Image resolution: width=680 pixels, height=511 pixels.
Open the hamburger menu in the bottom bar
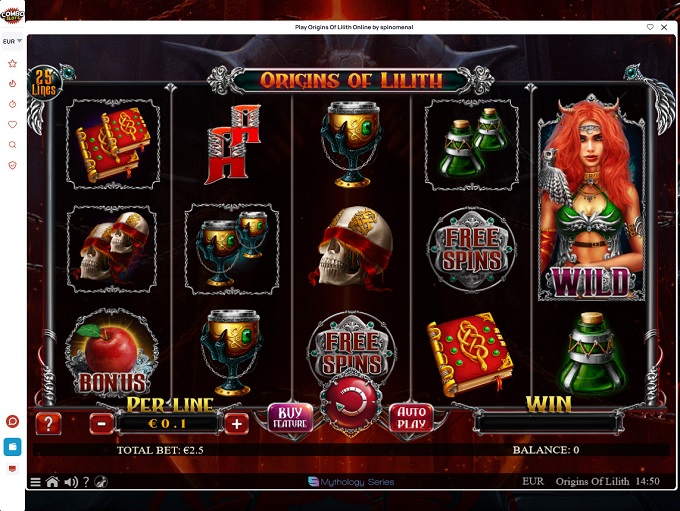[x=35, y=482]
